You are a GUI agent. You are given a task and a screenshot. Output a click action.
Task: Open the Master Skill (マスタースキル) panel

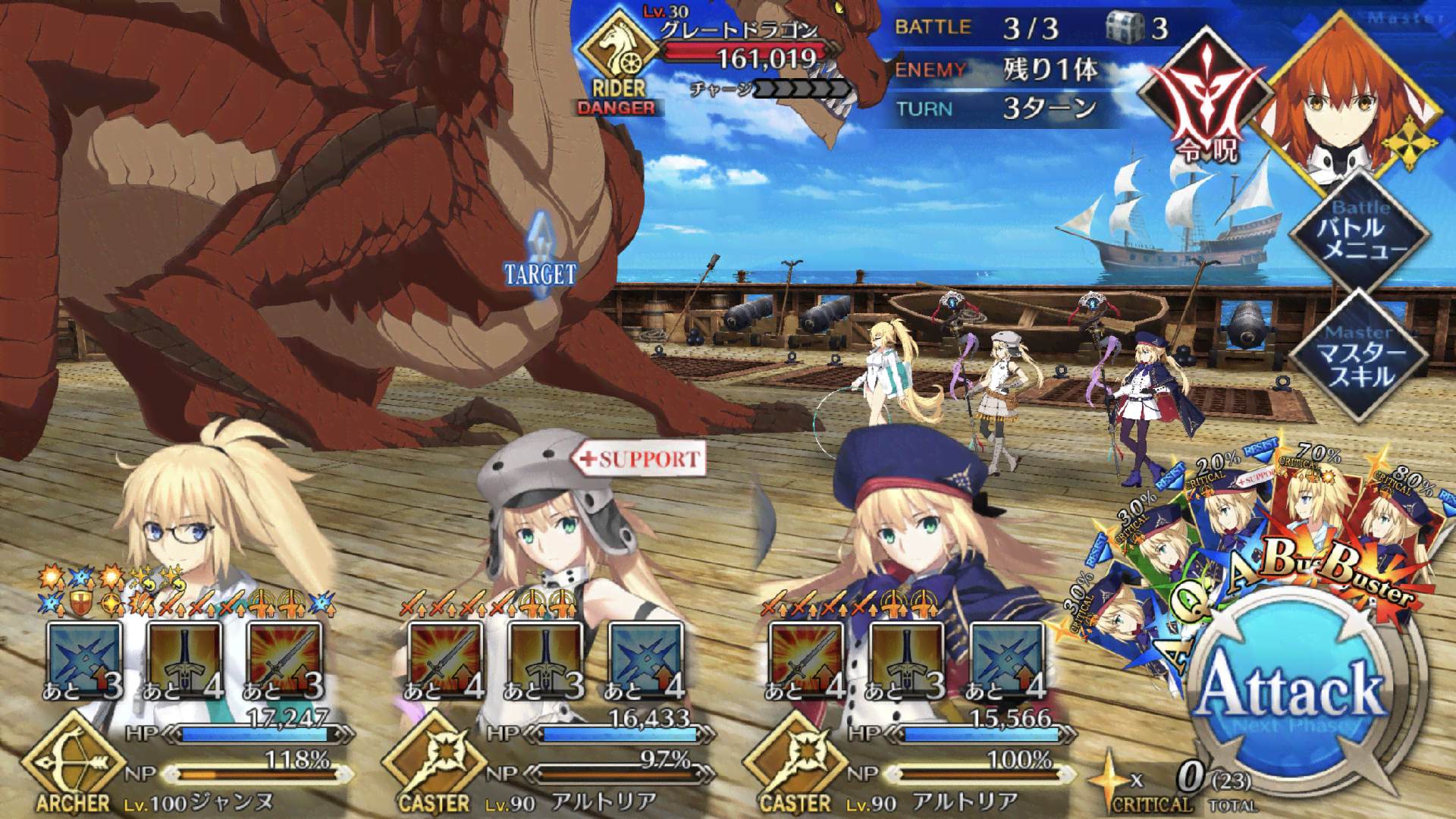pyautogui.click(x=1360, y=356)
